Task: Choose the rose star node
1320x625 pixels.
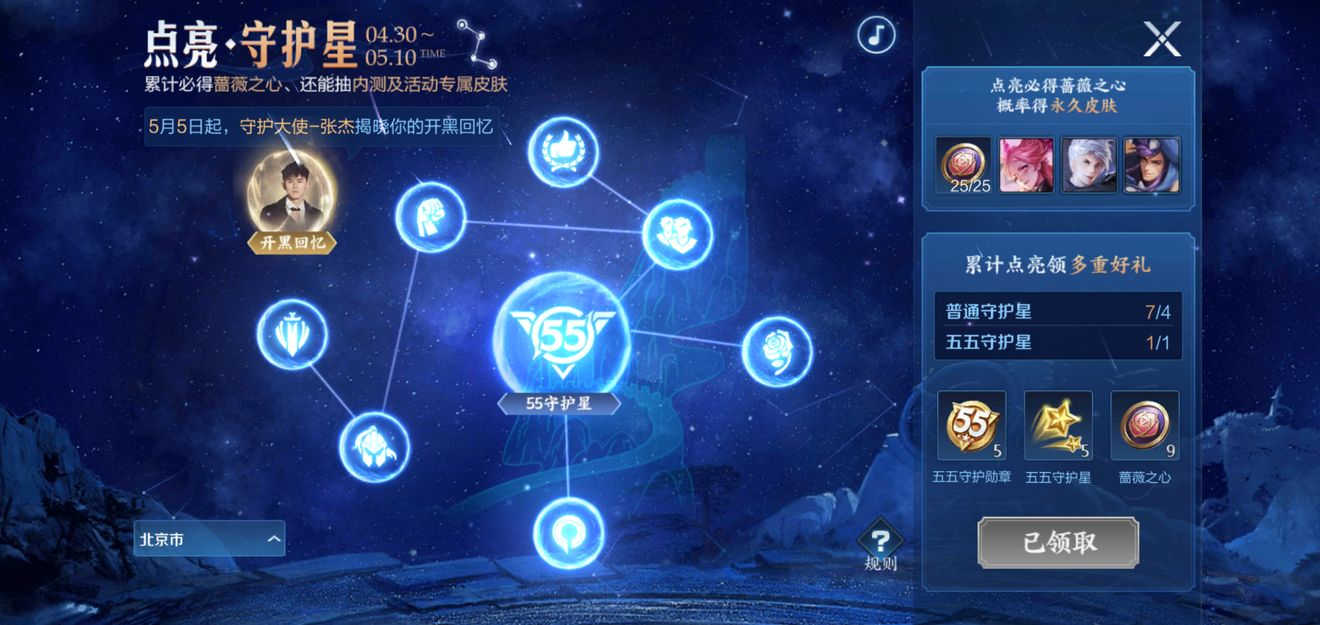Action: (x=776, y=351)
